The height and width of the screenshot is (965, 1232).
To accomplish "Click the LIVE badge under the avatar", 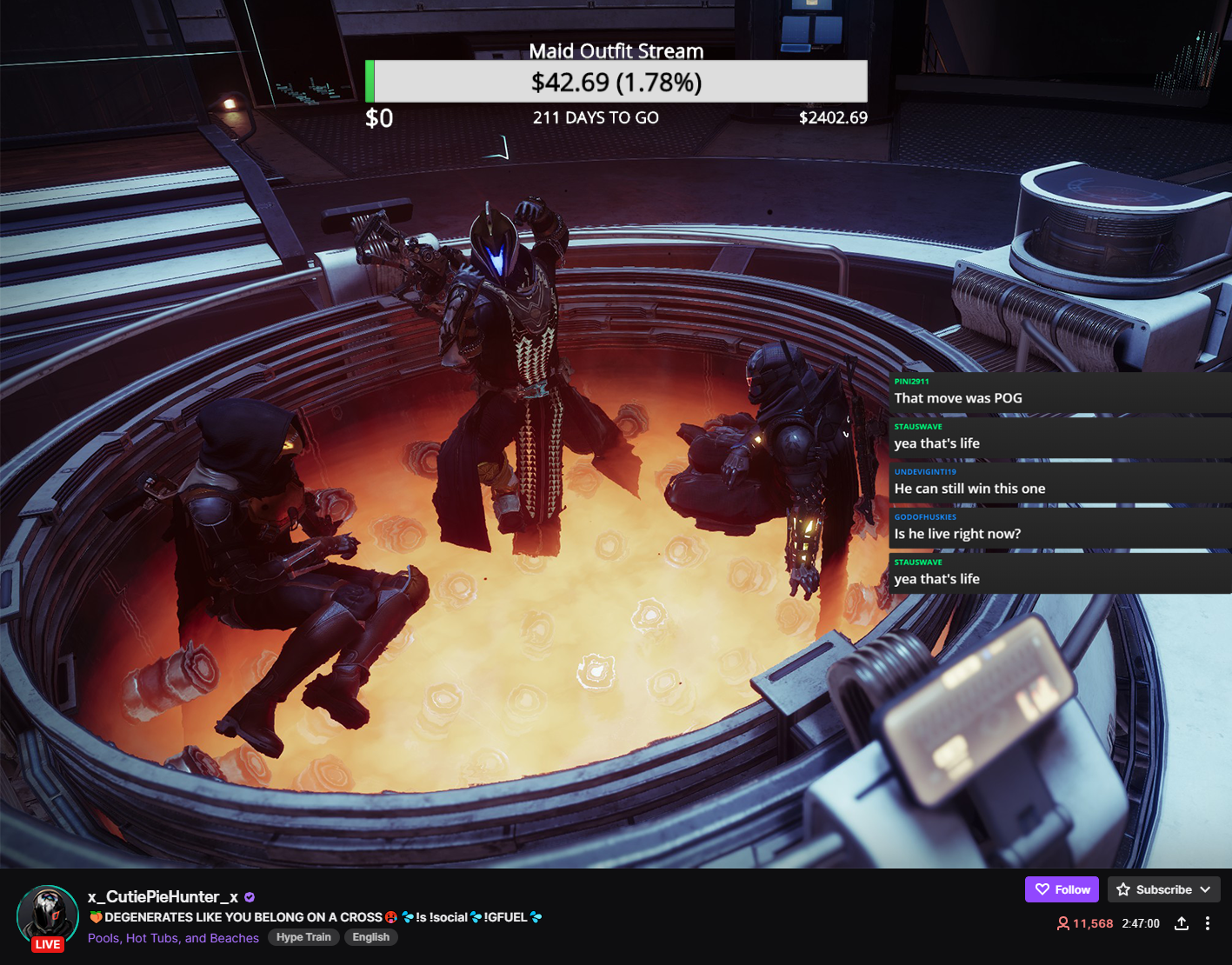I will coord(48,944).
